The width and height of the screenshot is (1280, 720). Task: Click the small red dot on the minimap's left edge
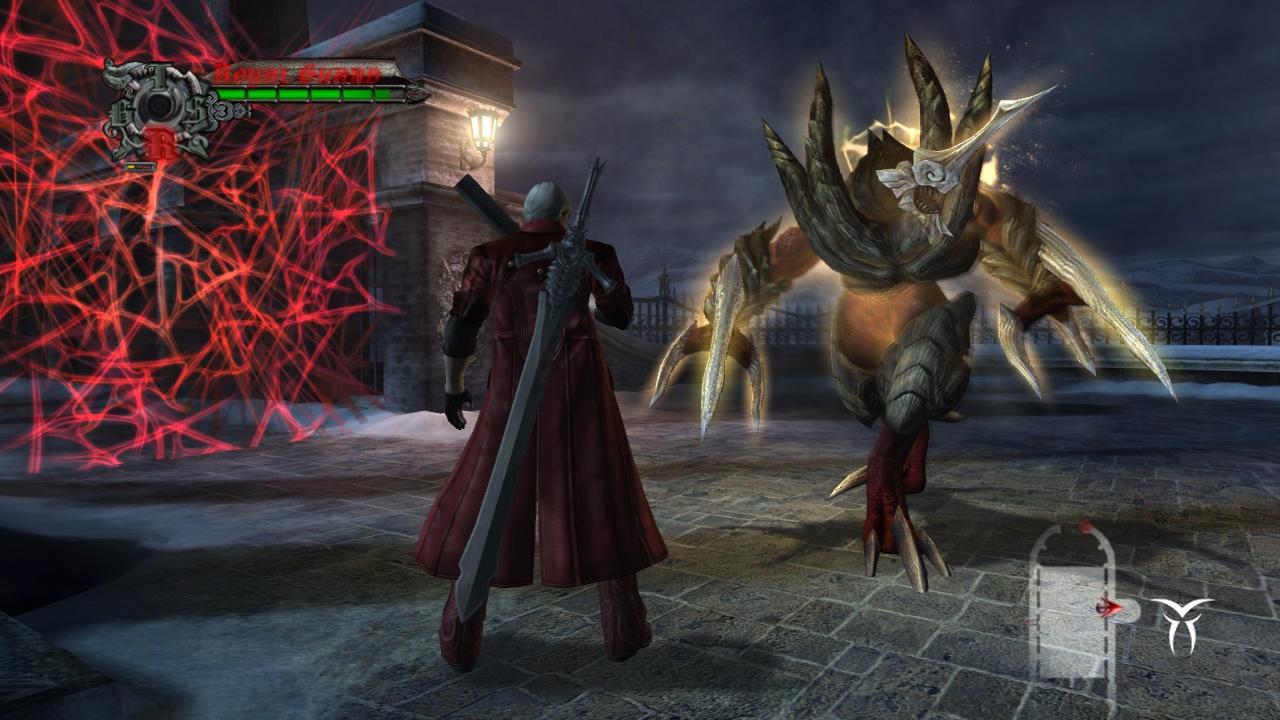(1026, 622)
